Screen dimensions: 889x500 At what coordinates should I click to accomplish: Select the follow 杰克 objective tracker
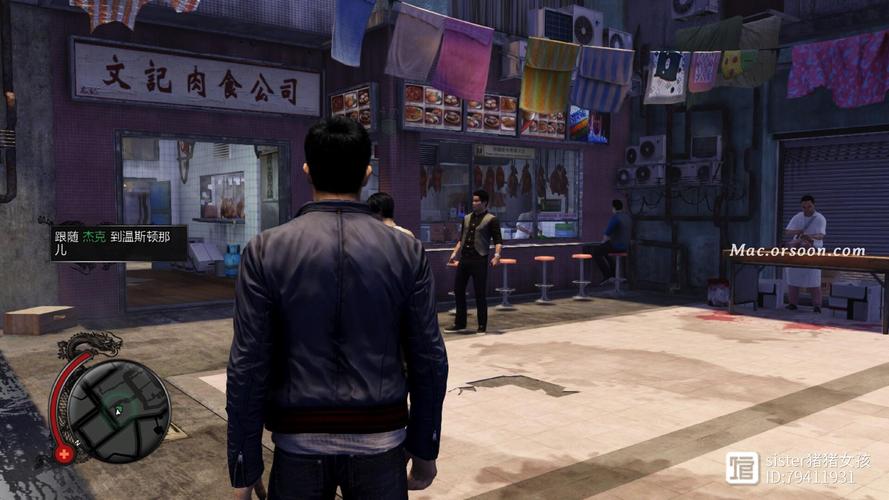pyautogui.click(x=119, y=243)
